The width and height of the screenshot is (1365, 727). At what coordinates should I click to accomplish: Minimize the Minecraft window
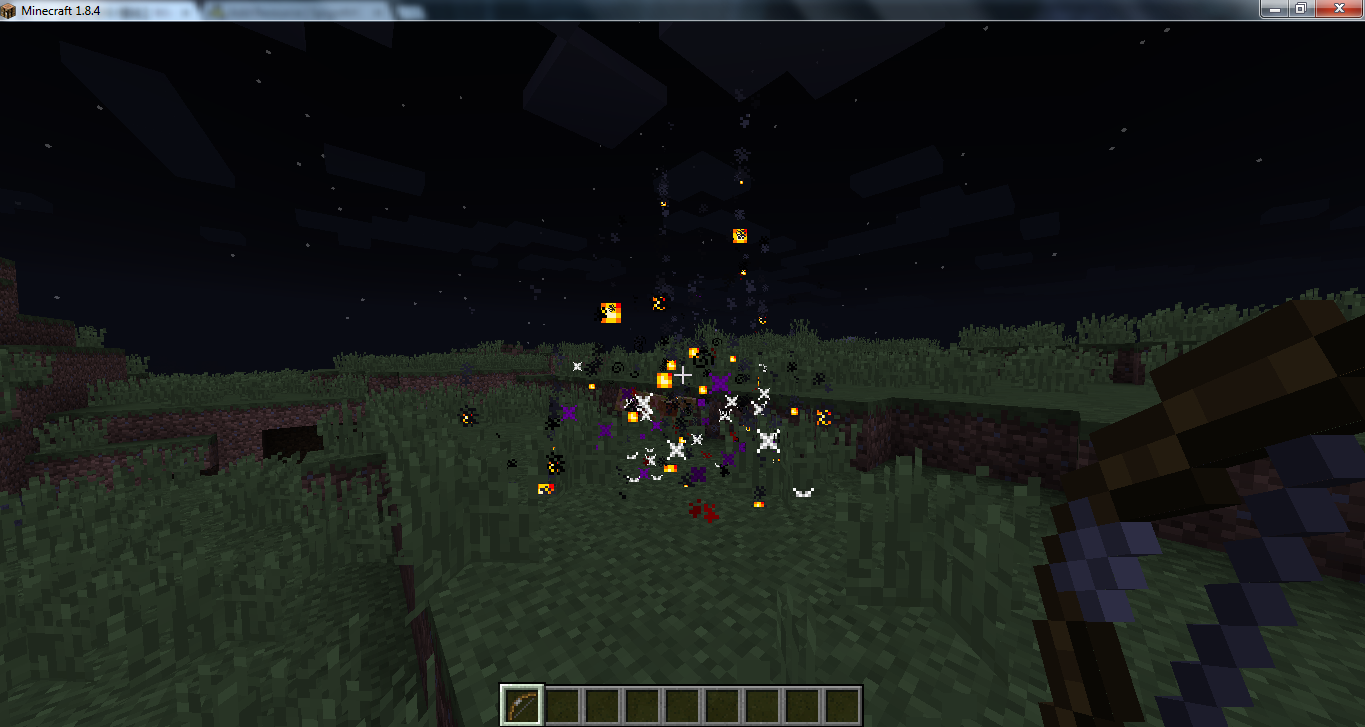1272,9
